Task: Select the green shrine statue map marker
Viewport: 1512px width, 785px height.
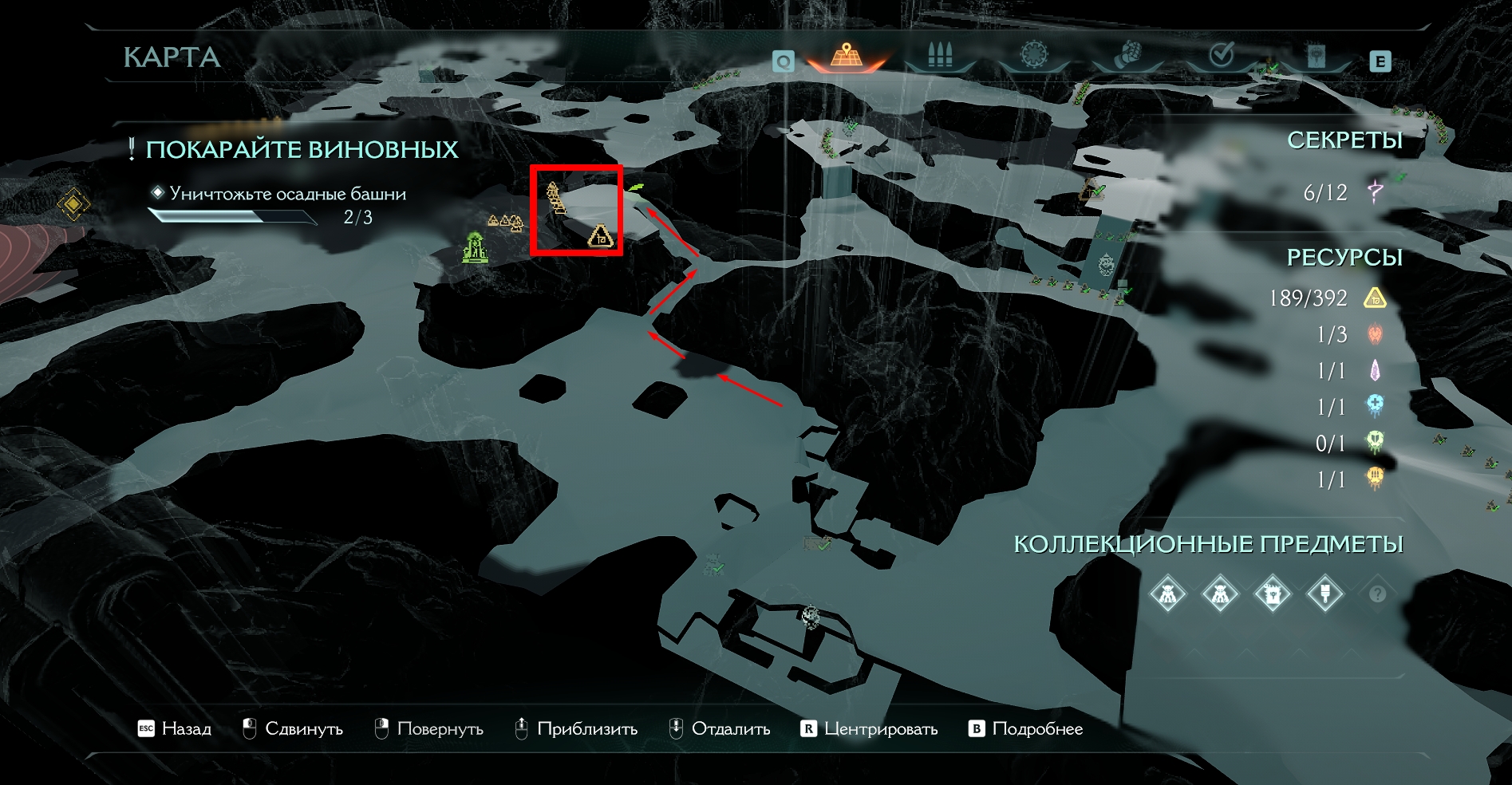Action: [x=476, y=247]
